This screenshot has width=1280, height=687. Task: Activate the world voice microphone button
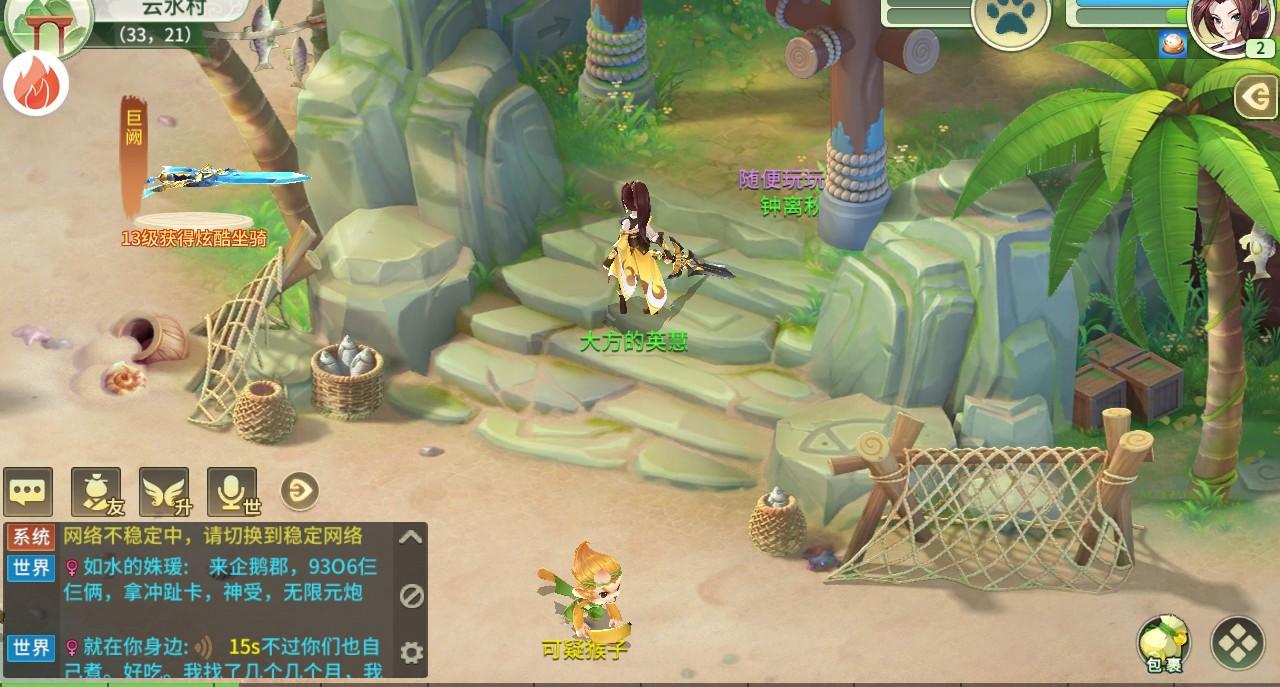pos(232,491)
